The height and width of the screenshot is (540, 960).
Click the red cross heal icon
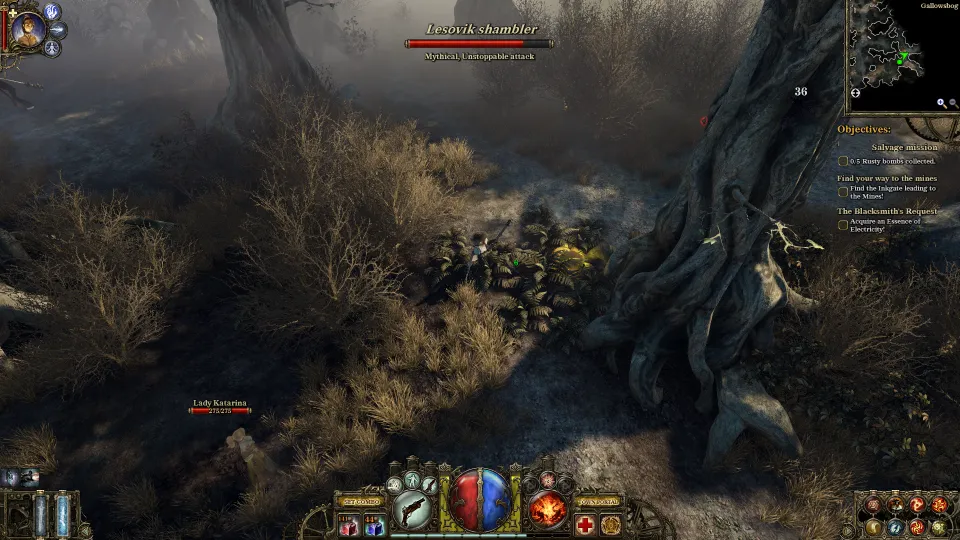(x=585, y=525)
